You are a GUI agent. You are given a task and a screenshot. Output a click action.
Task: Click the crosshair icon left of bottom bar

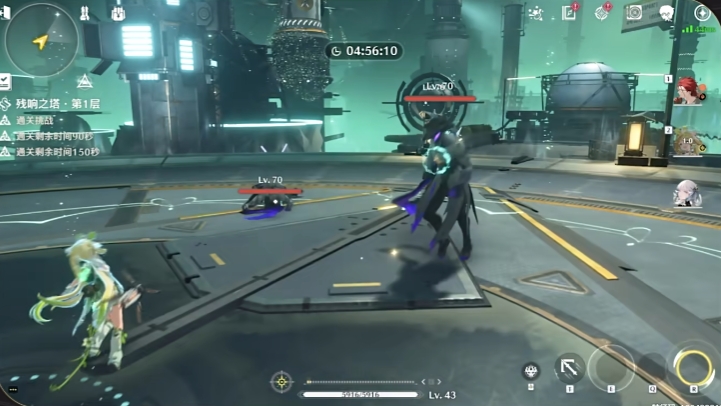pos(282,381)
